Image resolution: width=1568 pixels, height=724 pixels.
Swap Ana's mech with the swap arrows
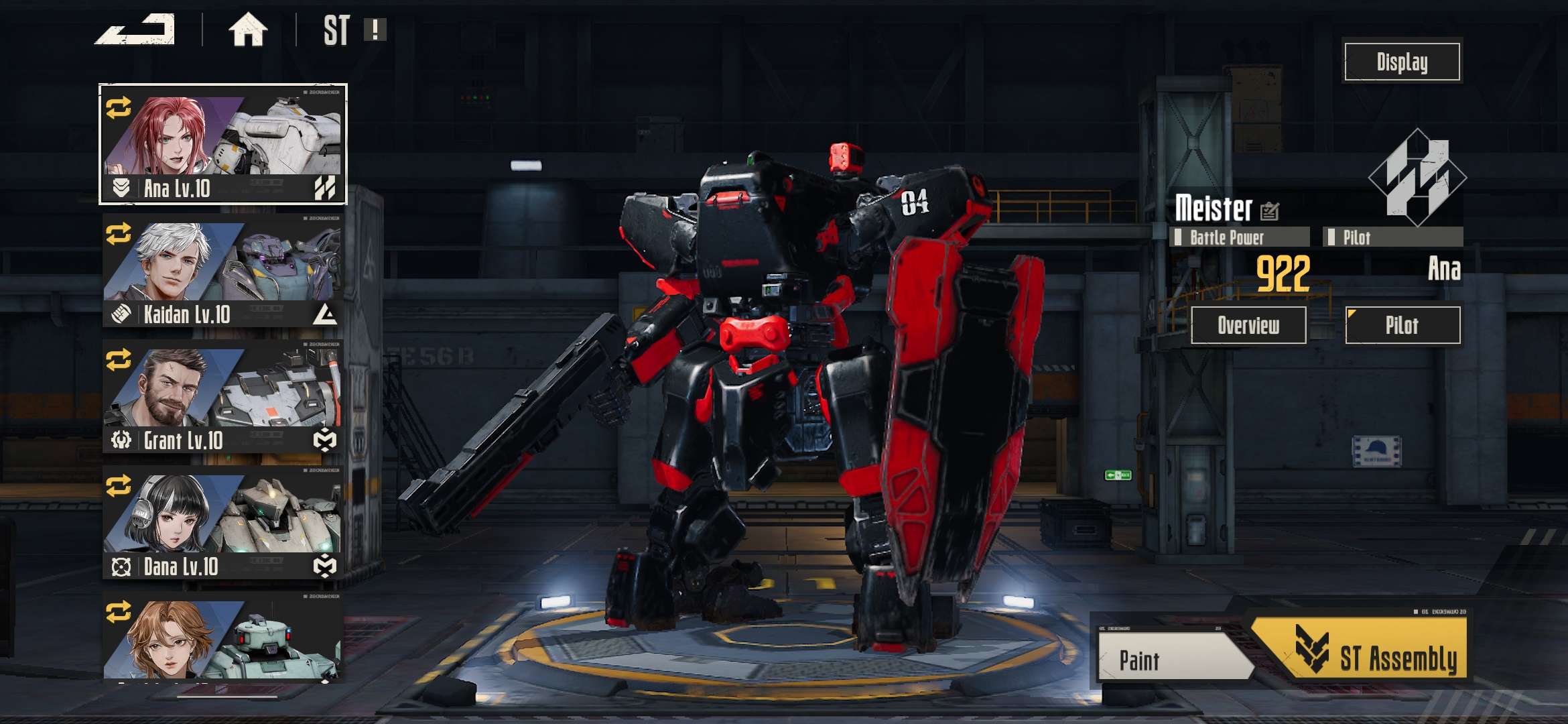tap(119, 108)
